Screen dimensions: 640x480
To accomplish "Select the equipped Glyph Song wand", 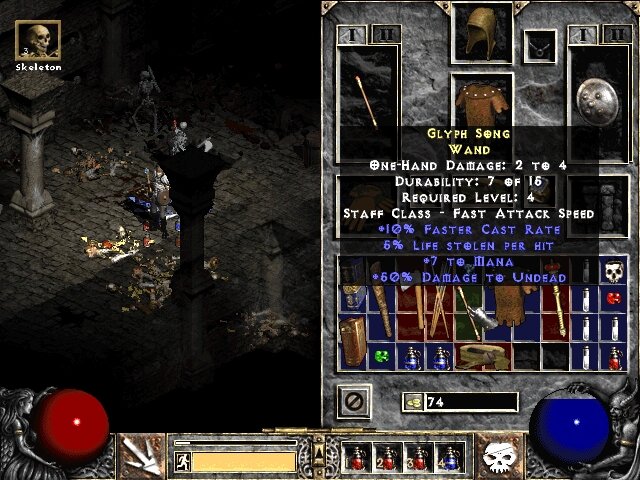I will click(x=366, y=96).
